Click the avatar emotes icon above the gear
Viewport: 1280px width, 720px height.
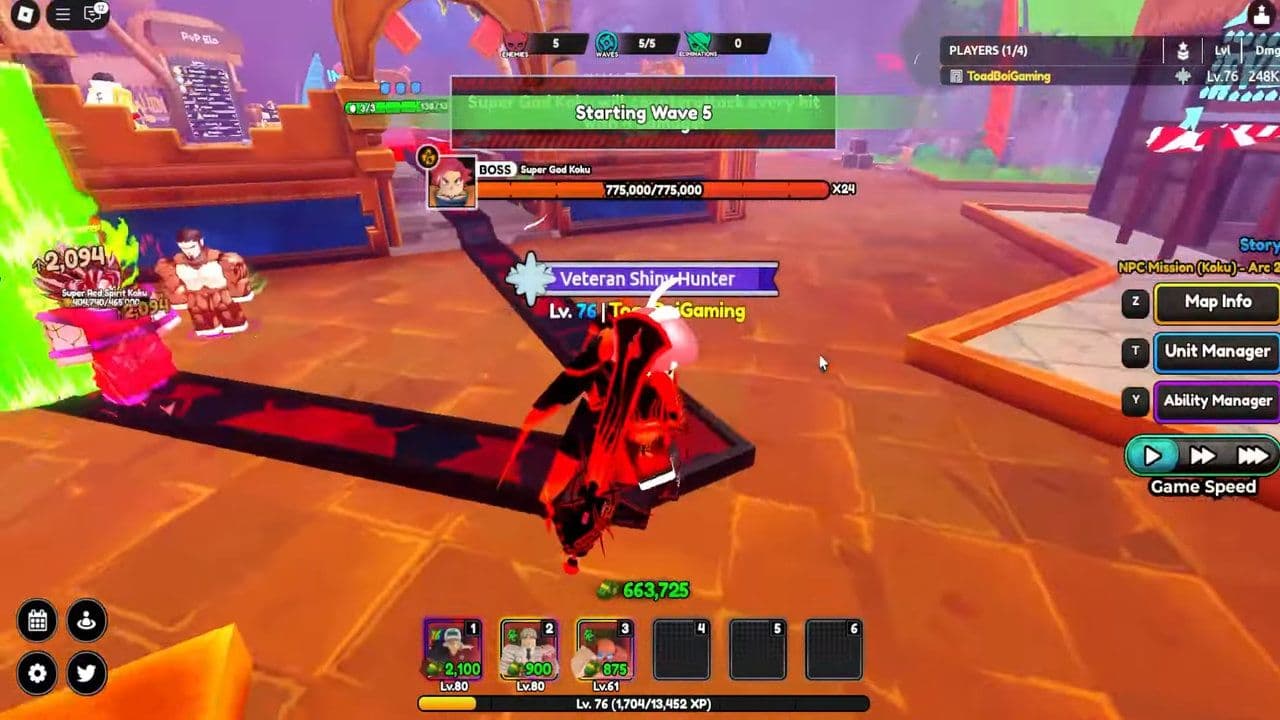click(85, 620)
